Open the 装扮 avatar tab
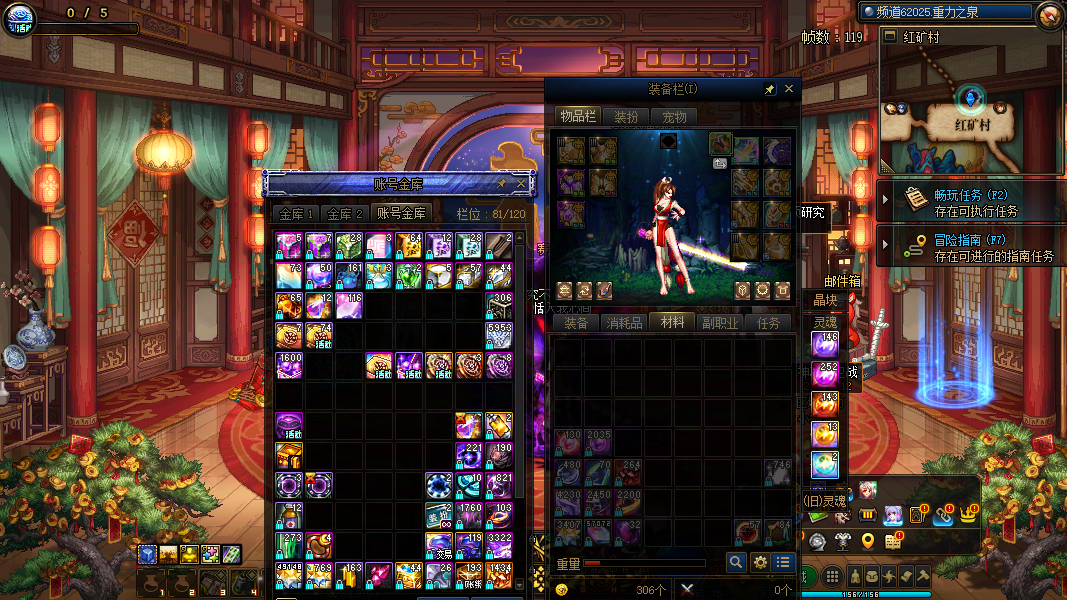 (x=626, y=117)
